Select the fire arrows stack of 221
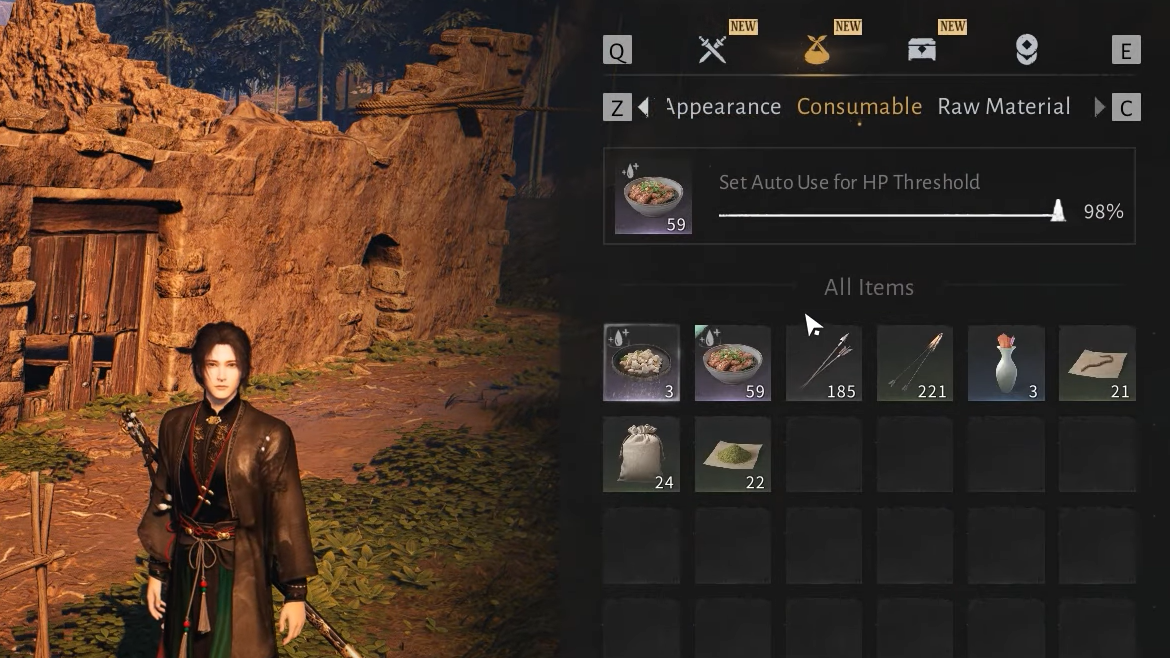The width and height of the screenshot is (1170, 658). pos(915,363)
